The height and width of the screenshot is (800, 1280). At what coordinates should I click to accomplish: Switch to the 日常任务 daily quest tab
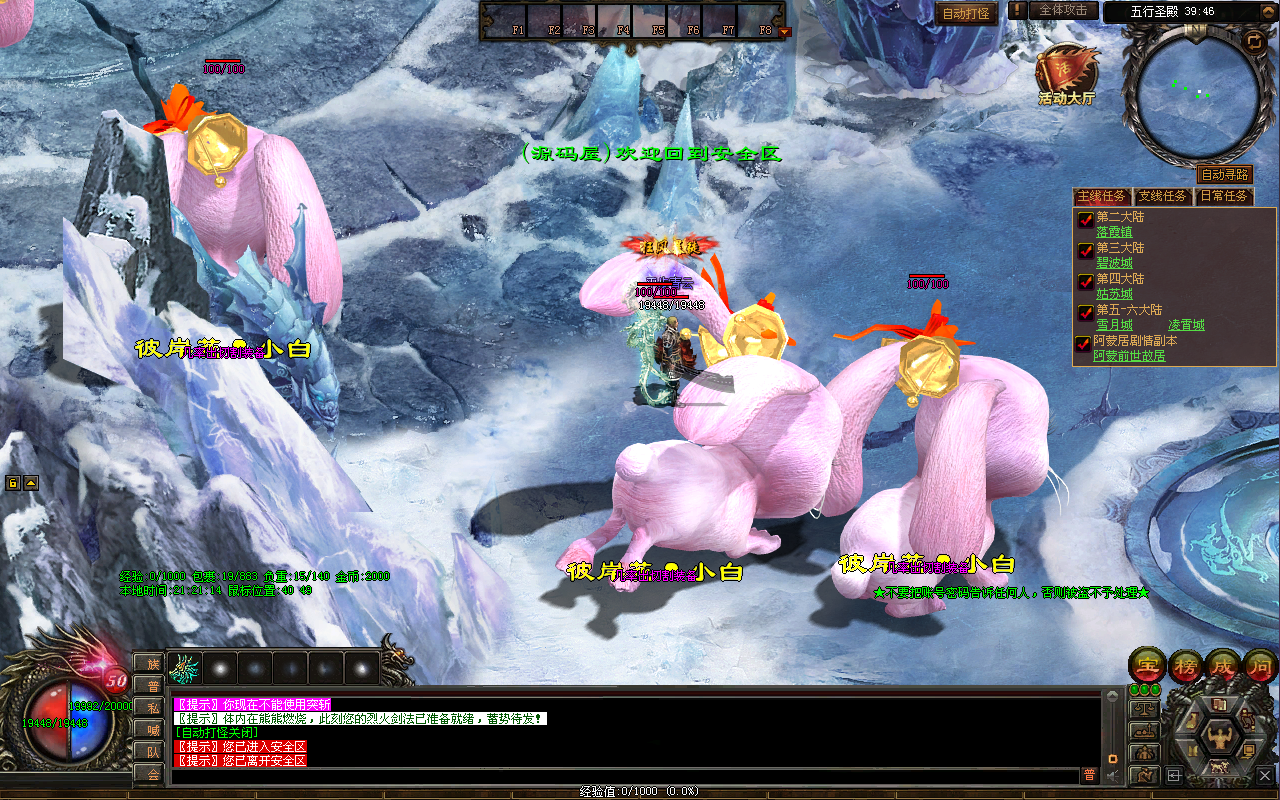1224,196
